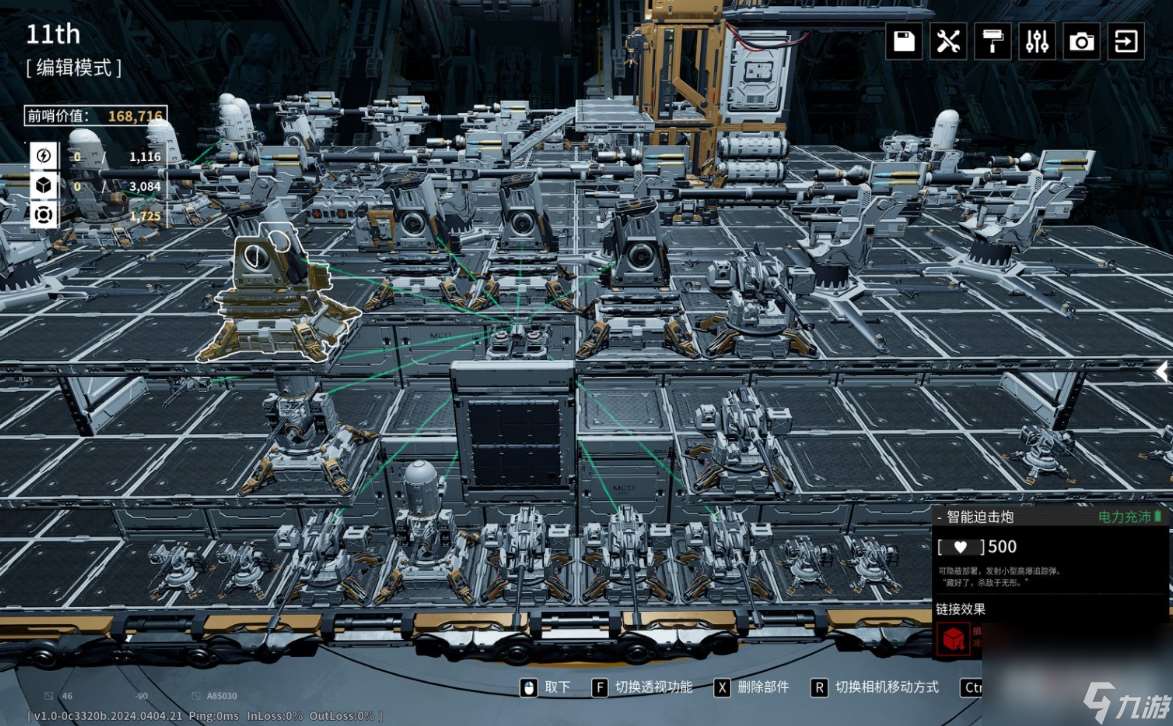Select the paint roller tool
The image size is (1173, 726).
tap(993, 41)
